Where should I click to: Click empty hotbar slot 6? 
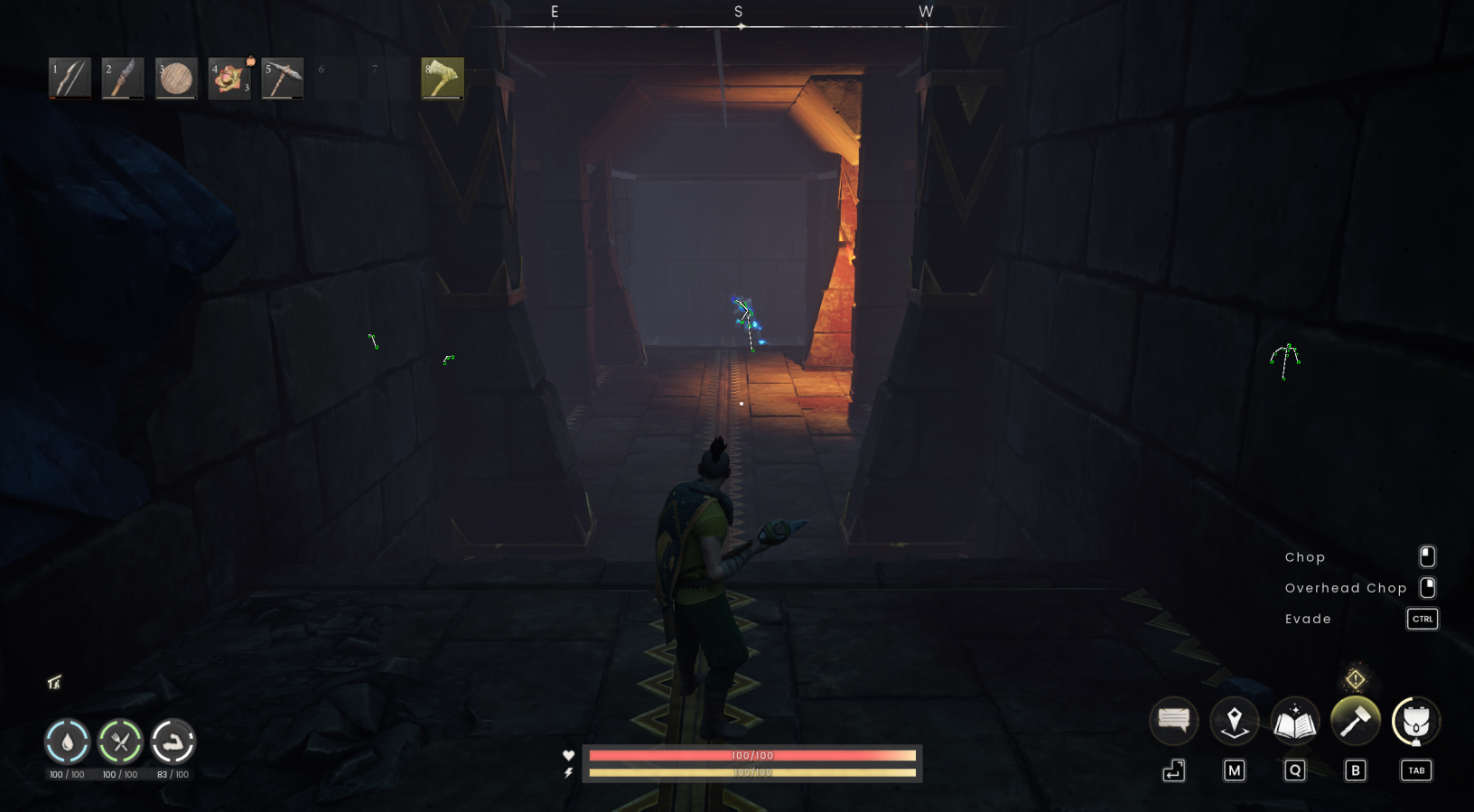point(335,79)
